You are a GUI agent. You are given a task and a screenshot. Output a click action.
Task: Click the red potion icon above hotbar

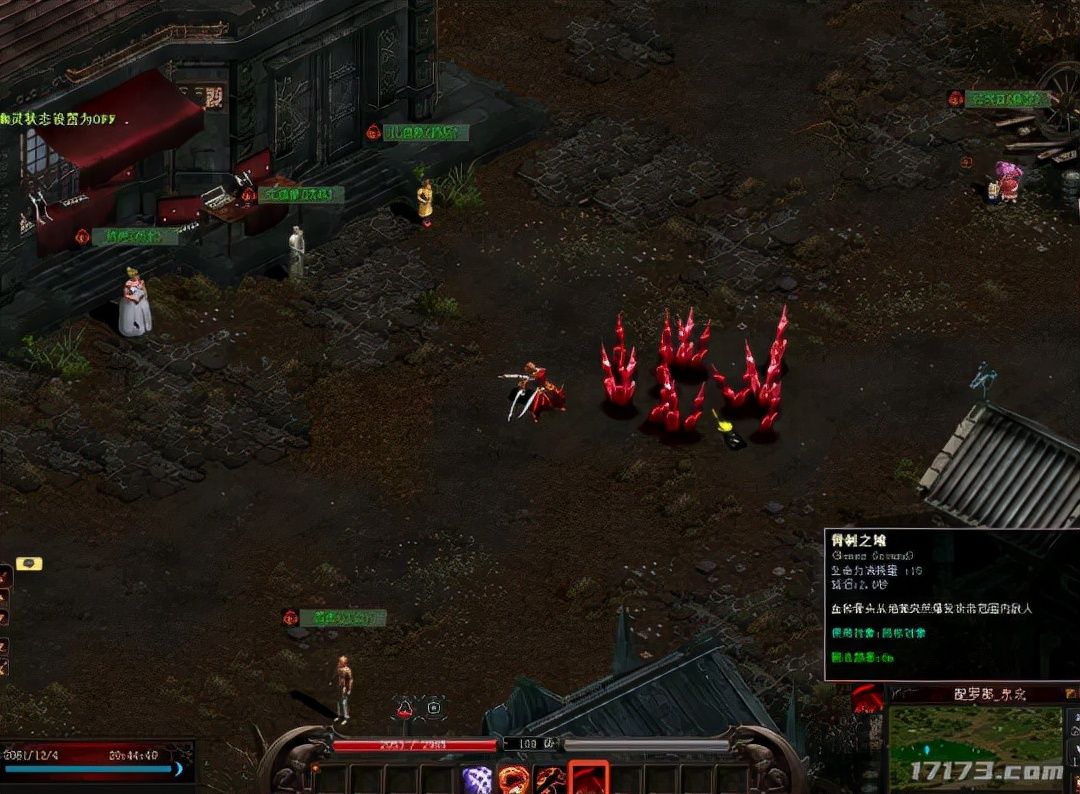click(x=406, y=708)
